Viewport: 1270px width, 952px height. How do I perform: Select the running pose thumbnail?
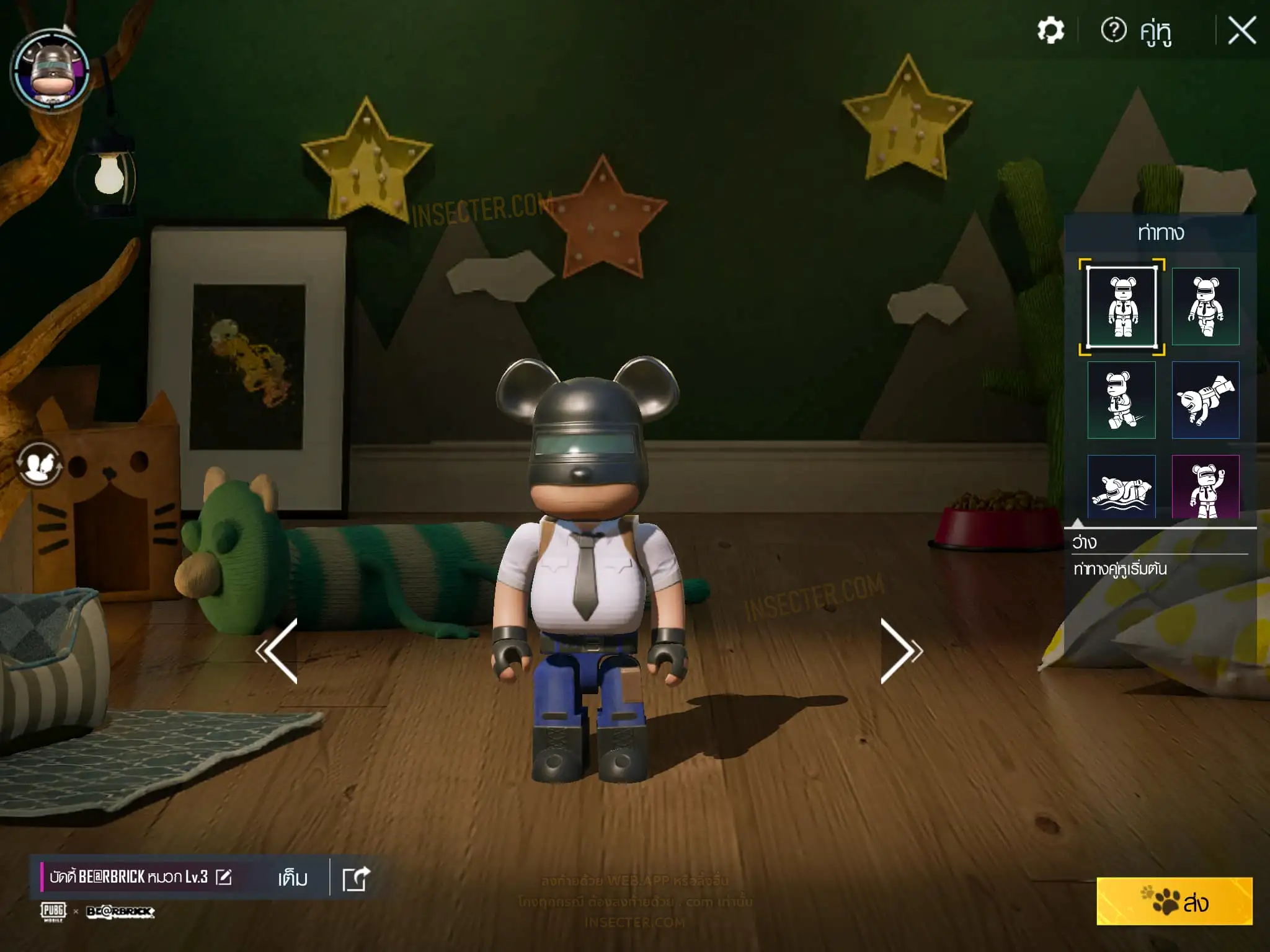pos(1122,400)
